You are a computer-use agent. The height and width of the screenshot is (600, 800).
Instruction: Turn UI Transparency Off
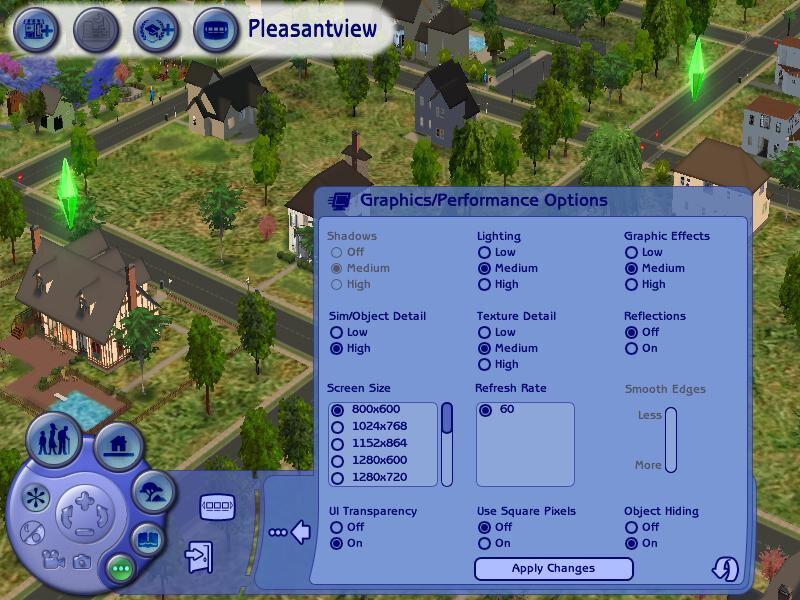tap(336, 527)
